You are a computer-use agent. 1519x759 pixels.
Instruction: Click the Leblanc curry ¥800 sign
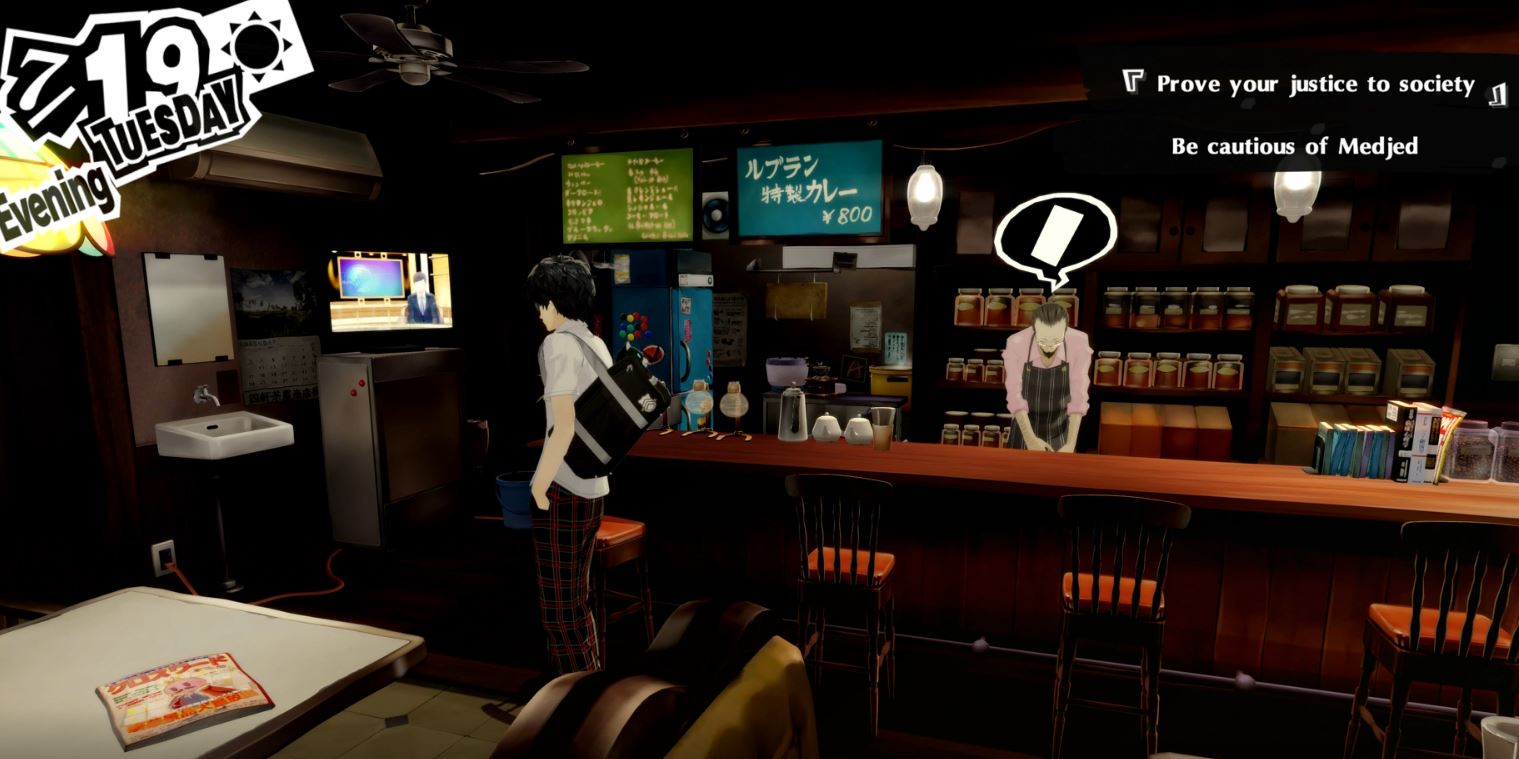tap(810, 190)
